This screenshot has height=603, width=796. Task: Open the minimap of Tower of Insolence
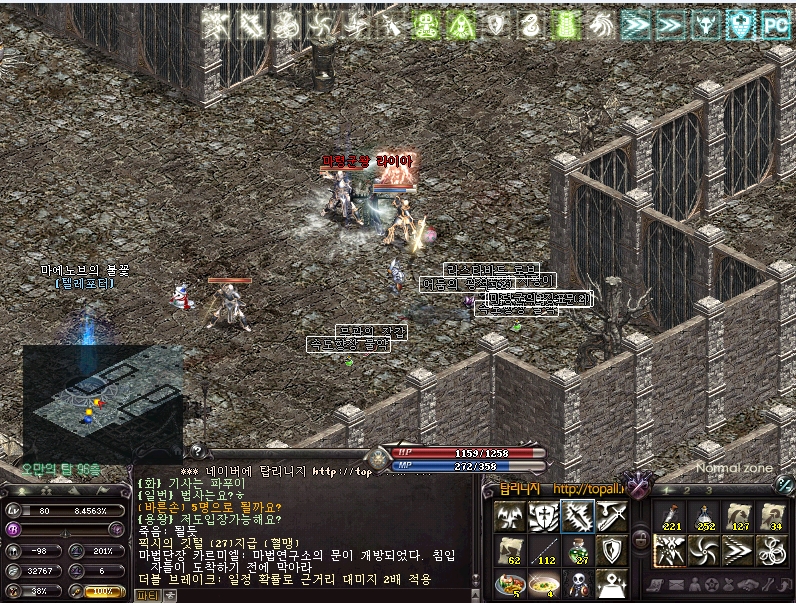pos(101,400)
